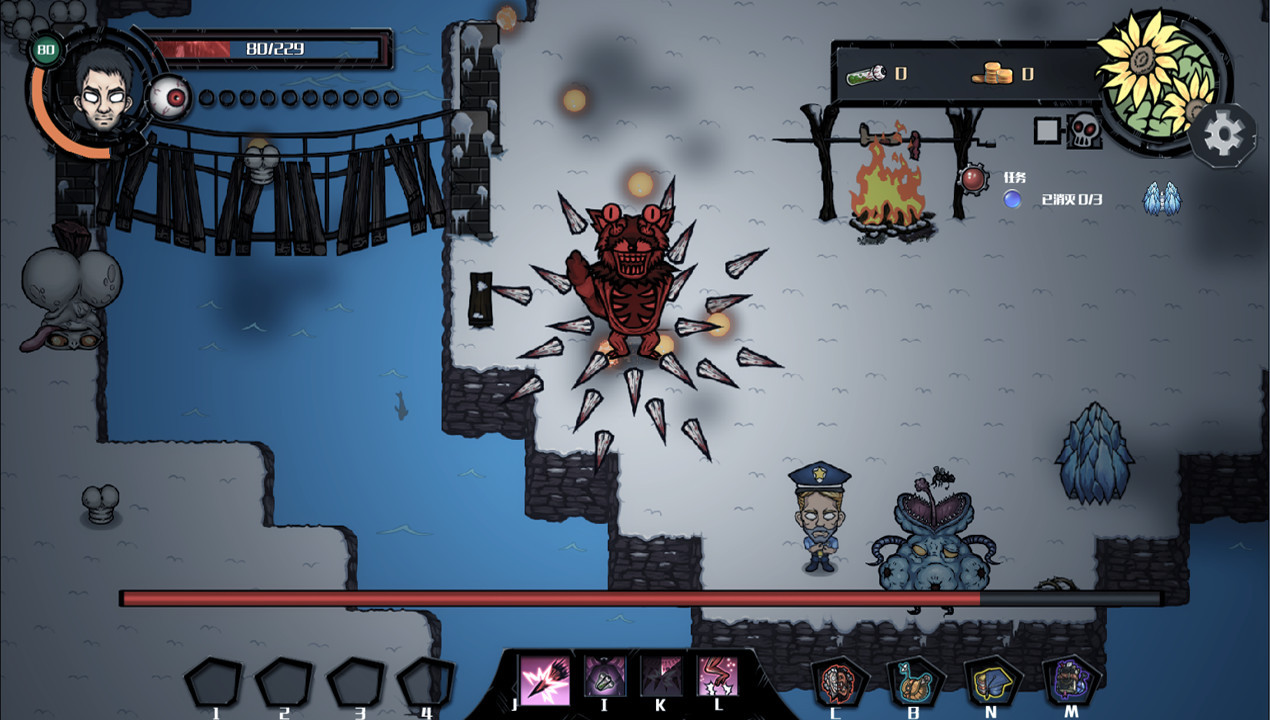Select the eyeball icon beside the portrait
Image resolution: width=1270 pixels, height=720 pixels.
click(x=171, y=98)
